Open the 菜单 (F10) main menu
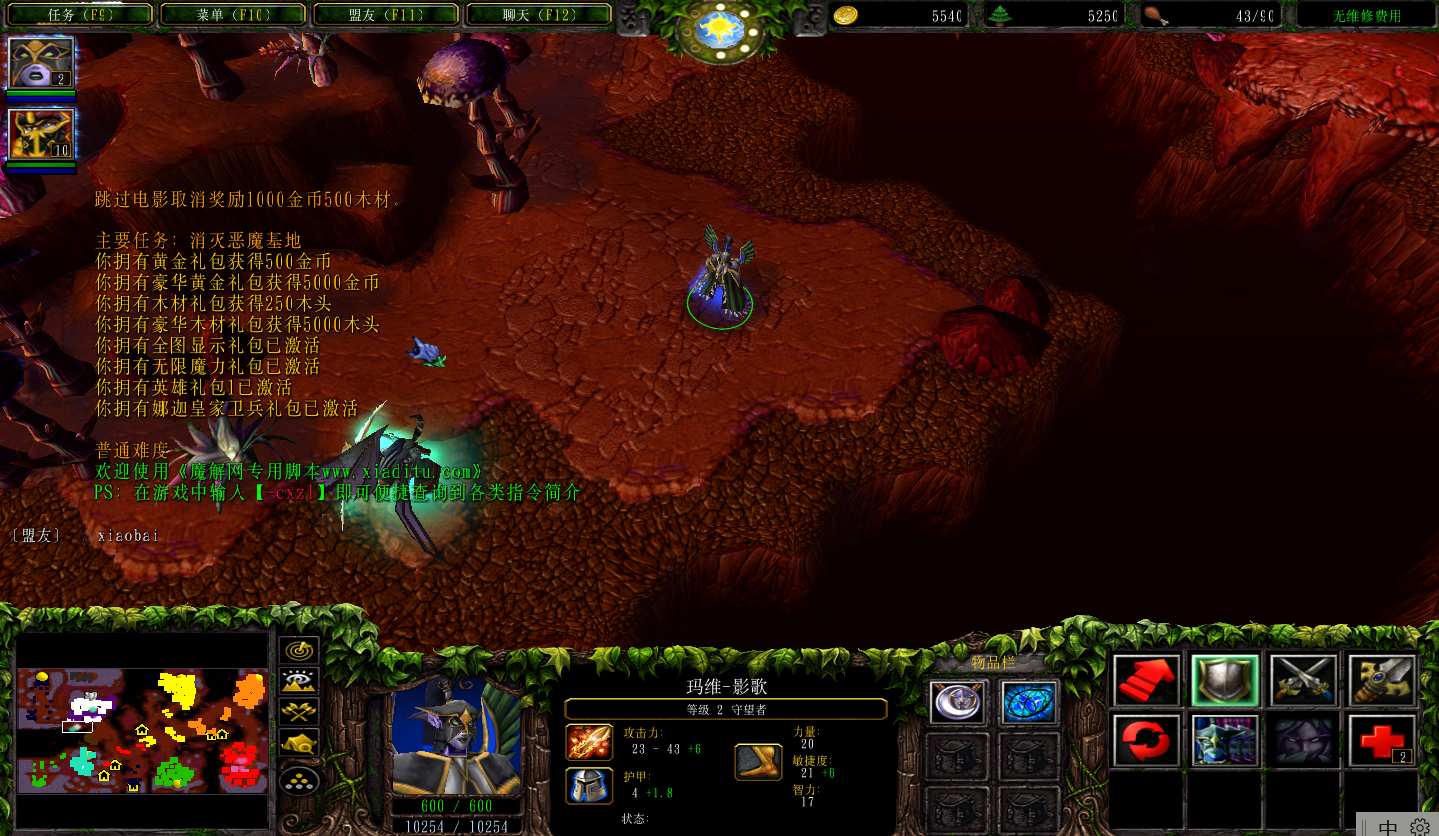This screenshot has width=1439, height=836. tap(234, 15)
